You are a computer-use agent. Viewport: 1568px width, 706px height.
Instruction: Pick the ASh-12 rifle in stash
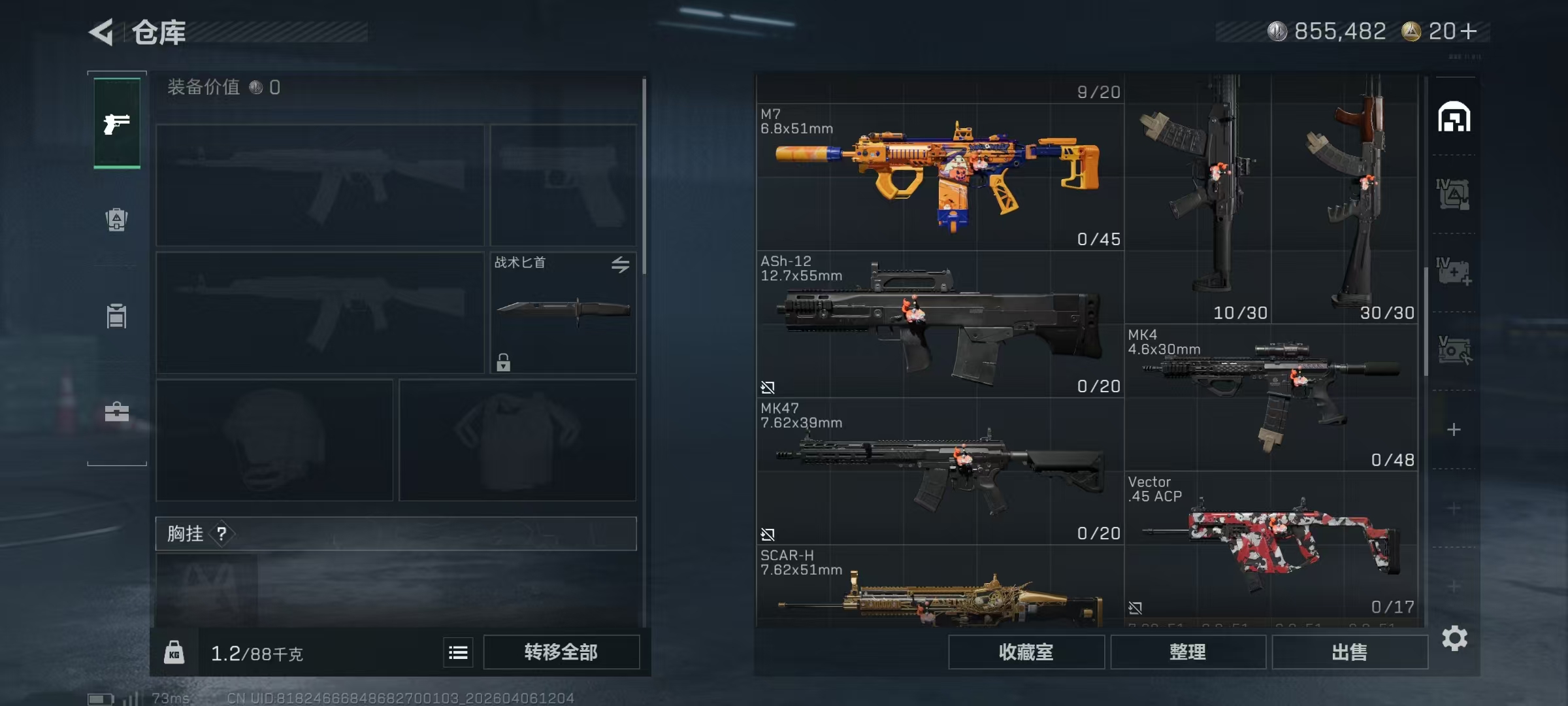(939, 324)
